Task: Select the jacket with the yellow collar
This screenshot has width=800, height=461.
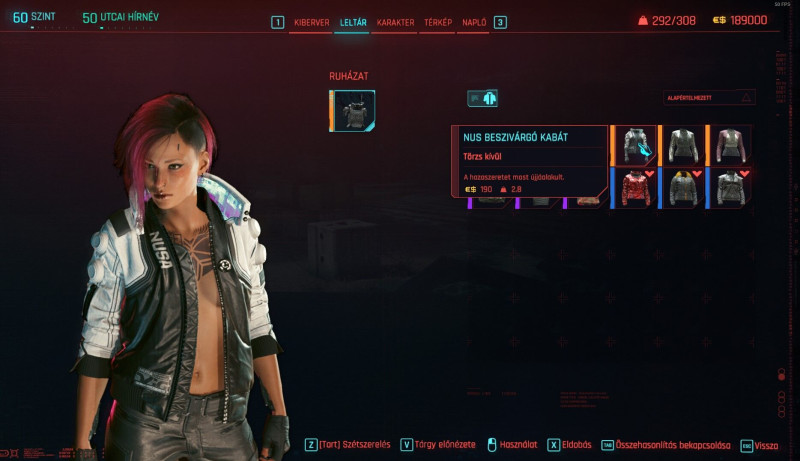Action: [682, 187]
